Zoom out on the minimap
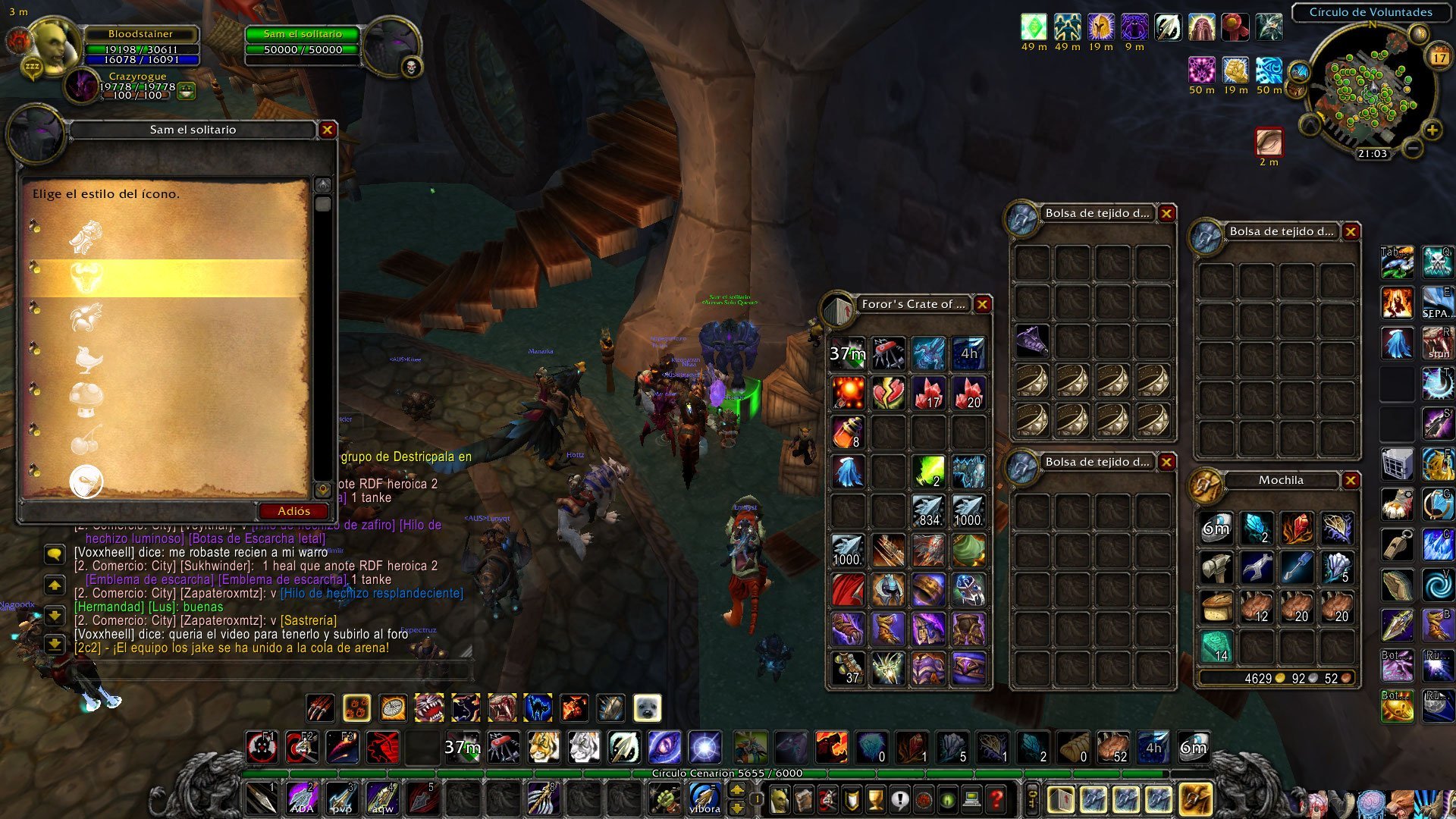The image size is (1456, 819). point(1412,149)
